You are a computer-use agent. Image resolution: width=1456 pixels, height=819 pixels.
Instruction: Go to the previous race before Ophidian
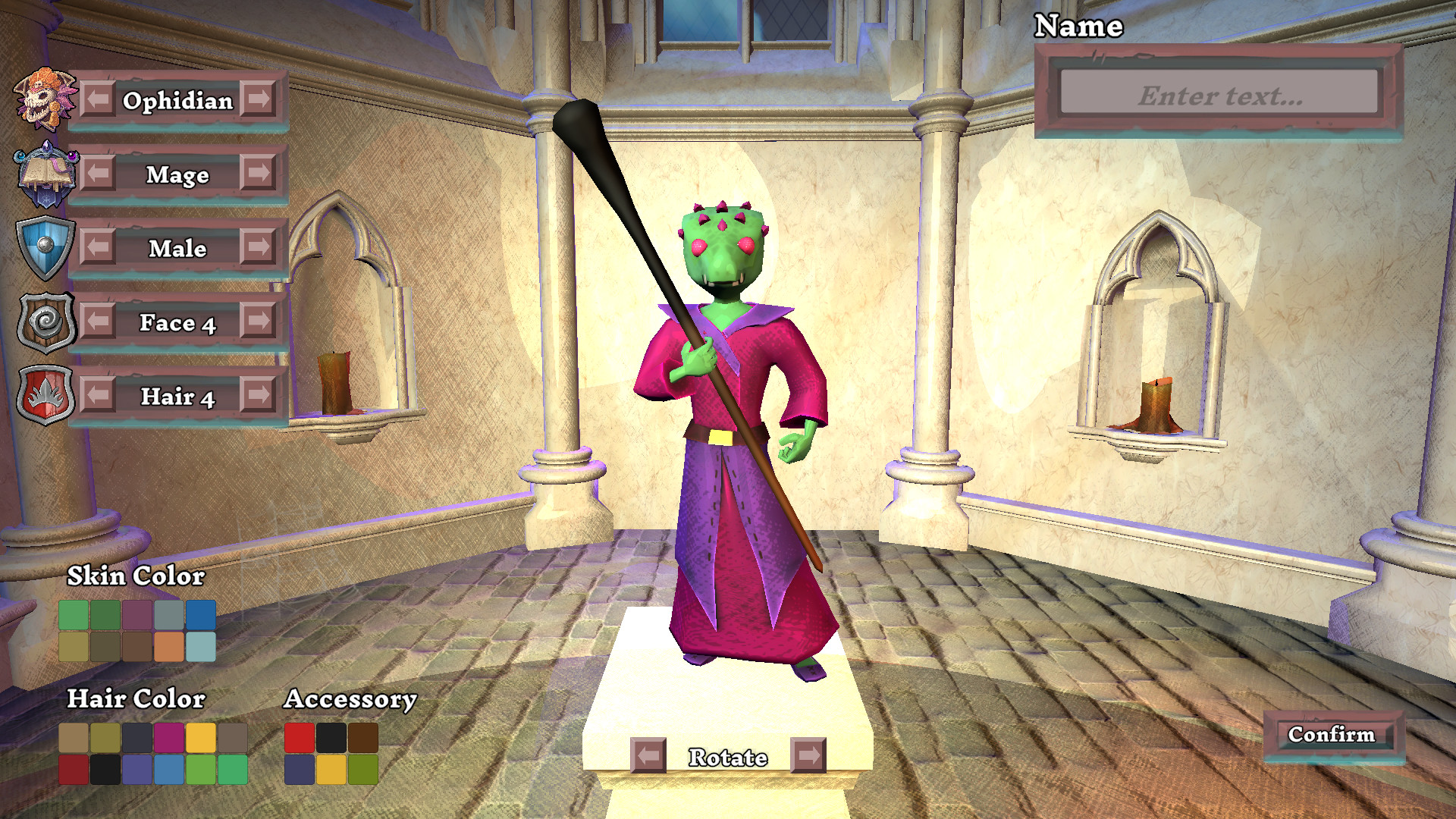95,100
